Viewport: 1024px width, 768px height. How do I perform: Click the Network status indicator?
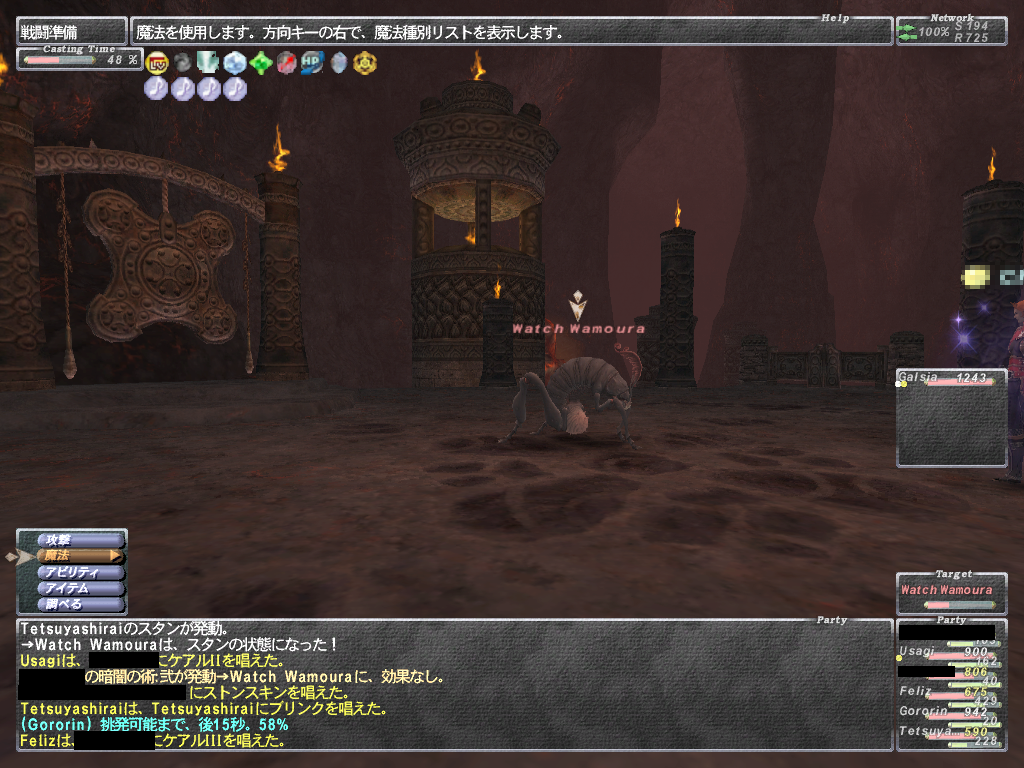click(x=950, y=31)
